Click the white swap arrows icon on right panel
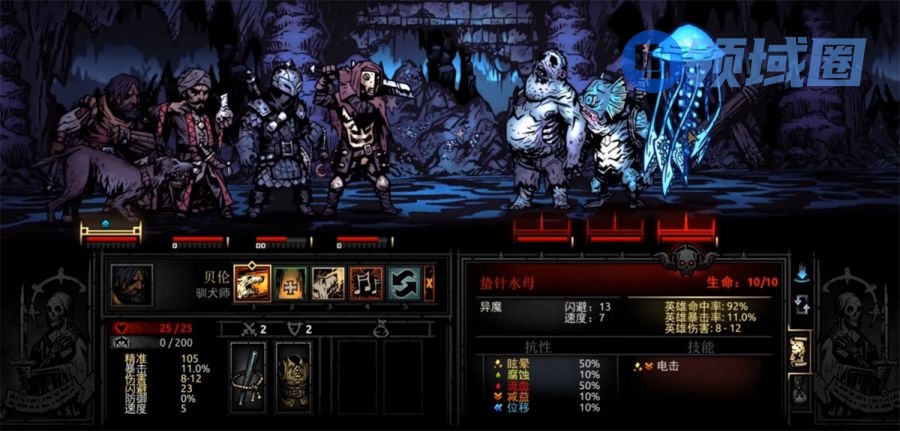This screenshot has height=431, width=900. pos(800,303)
